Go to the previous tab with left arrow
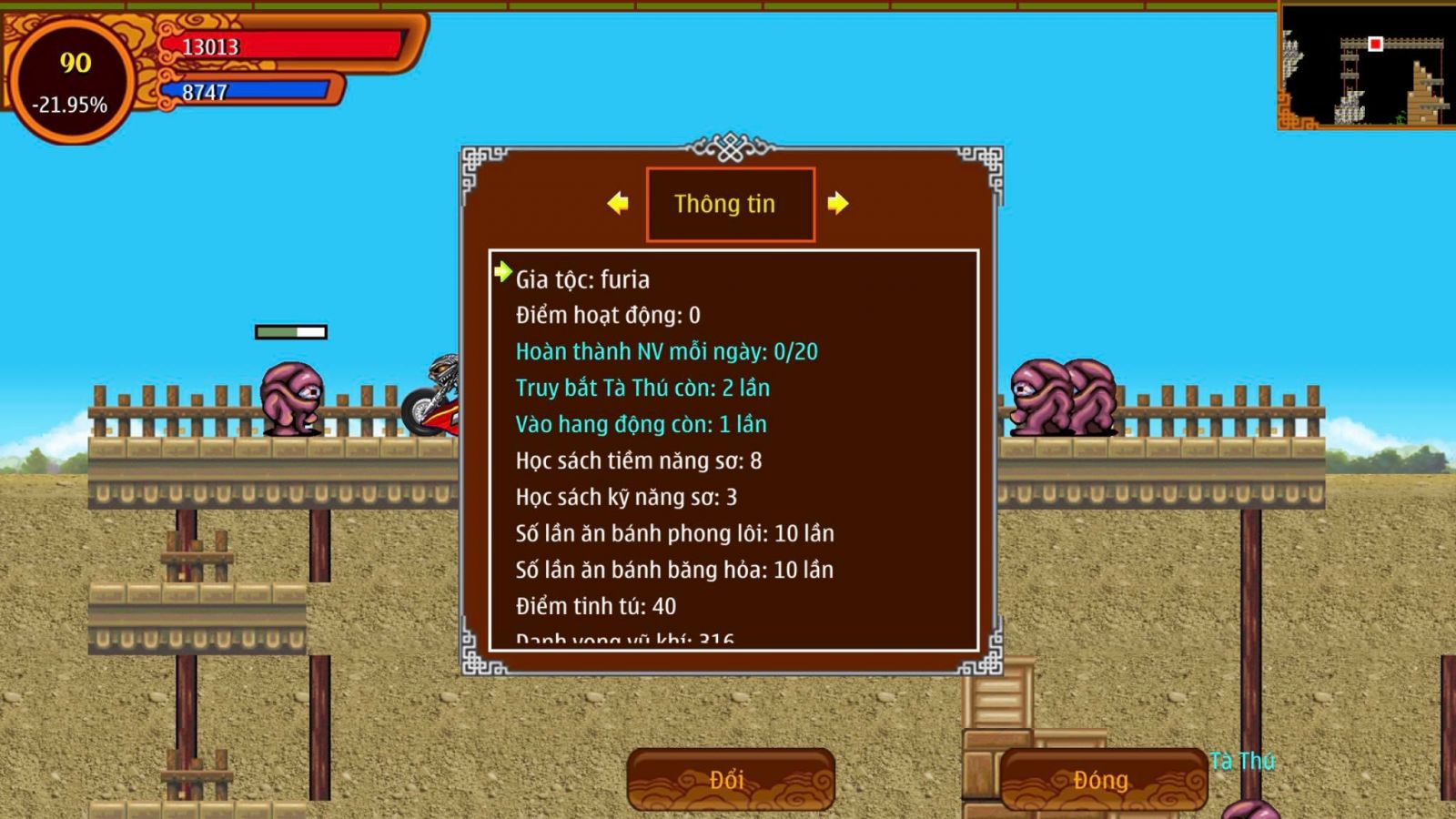 (618, 204)
